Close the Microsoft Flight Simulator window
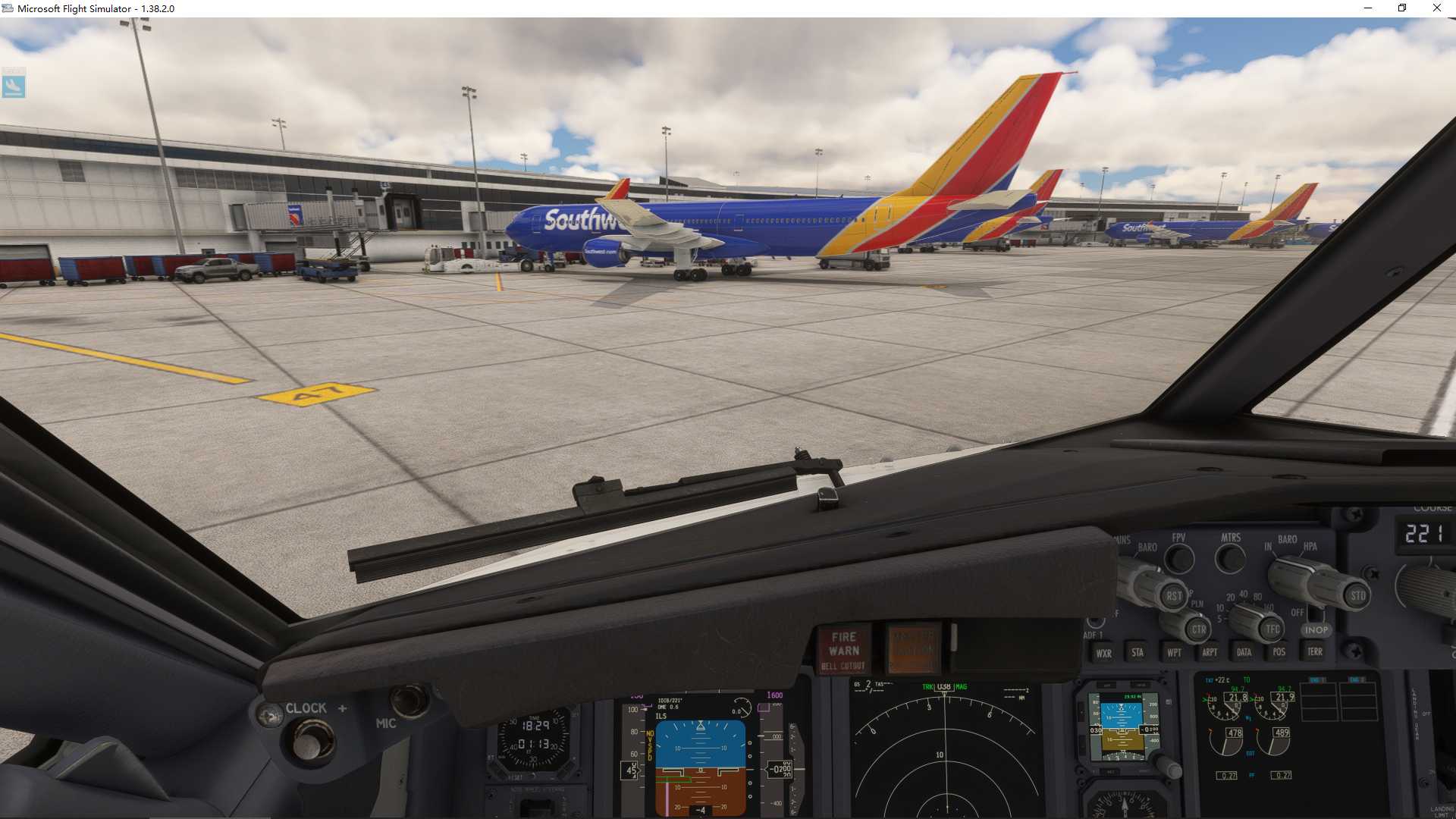 coord(1436,8)
